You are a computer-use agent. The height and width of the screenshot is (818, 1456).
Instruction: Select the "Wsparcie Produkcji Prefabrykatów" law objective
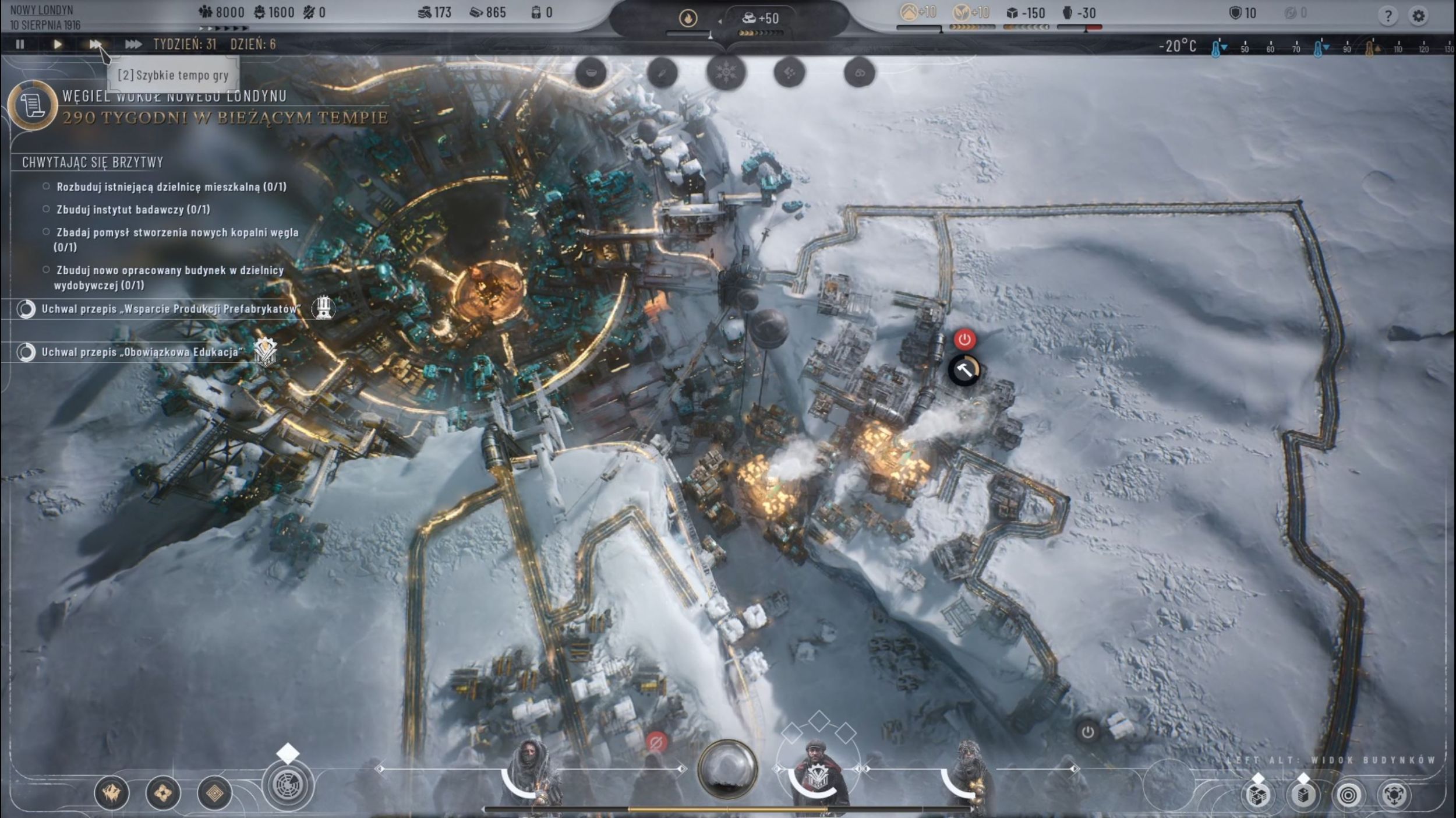170,309
